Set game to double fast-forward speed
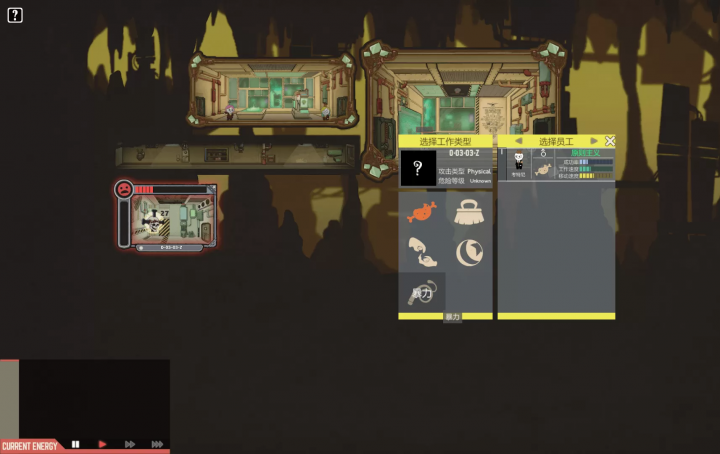720x454 pixels. pos(129,444)
